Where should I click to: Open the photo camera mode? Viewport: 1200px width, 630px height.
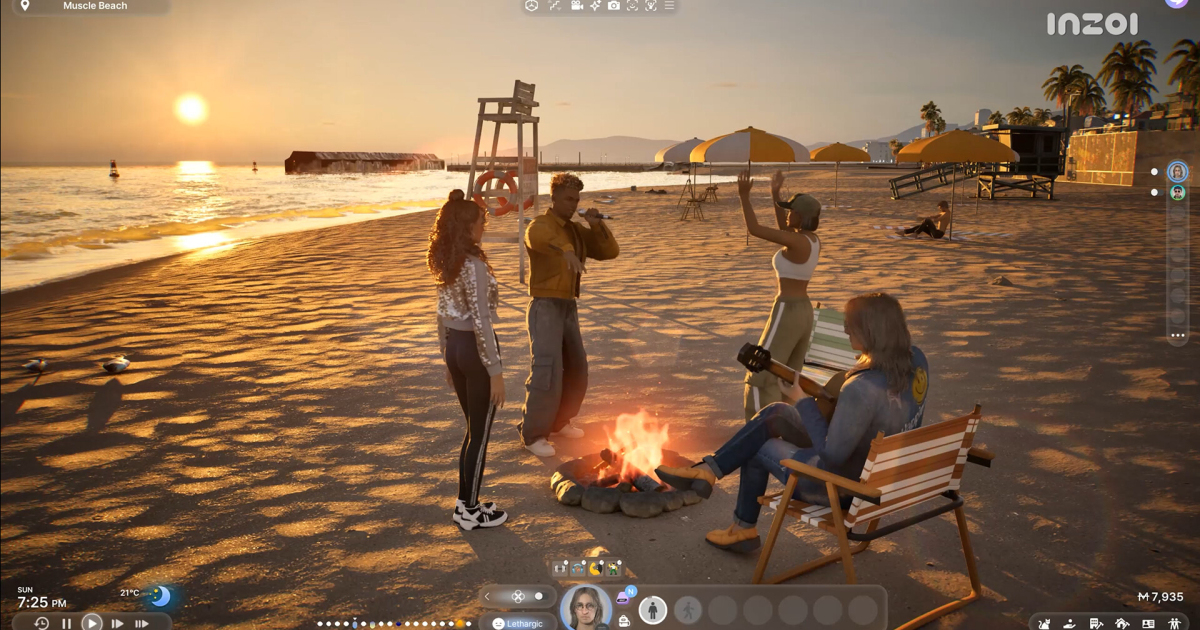click(x=614, y=6)
